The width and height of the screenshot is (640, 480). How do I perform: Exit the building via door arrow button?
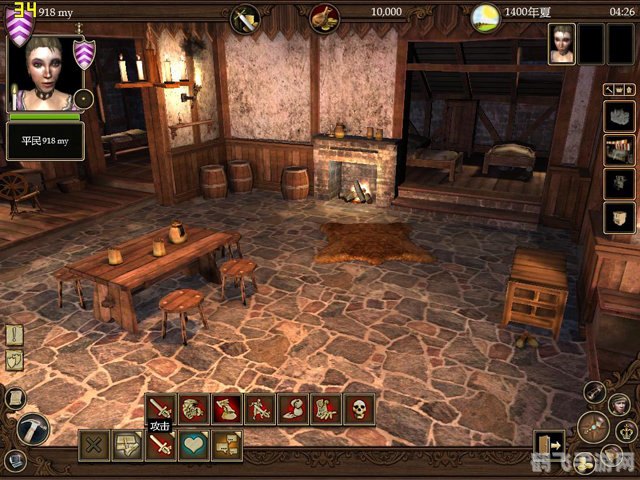548,445
